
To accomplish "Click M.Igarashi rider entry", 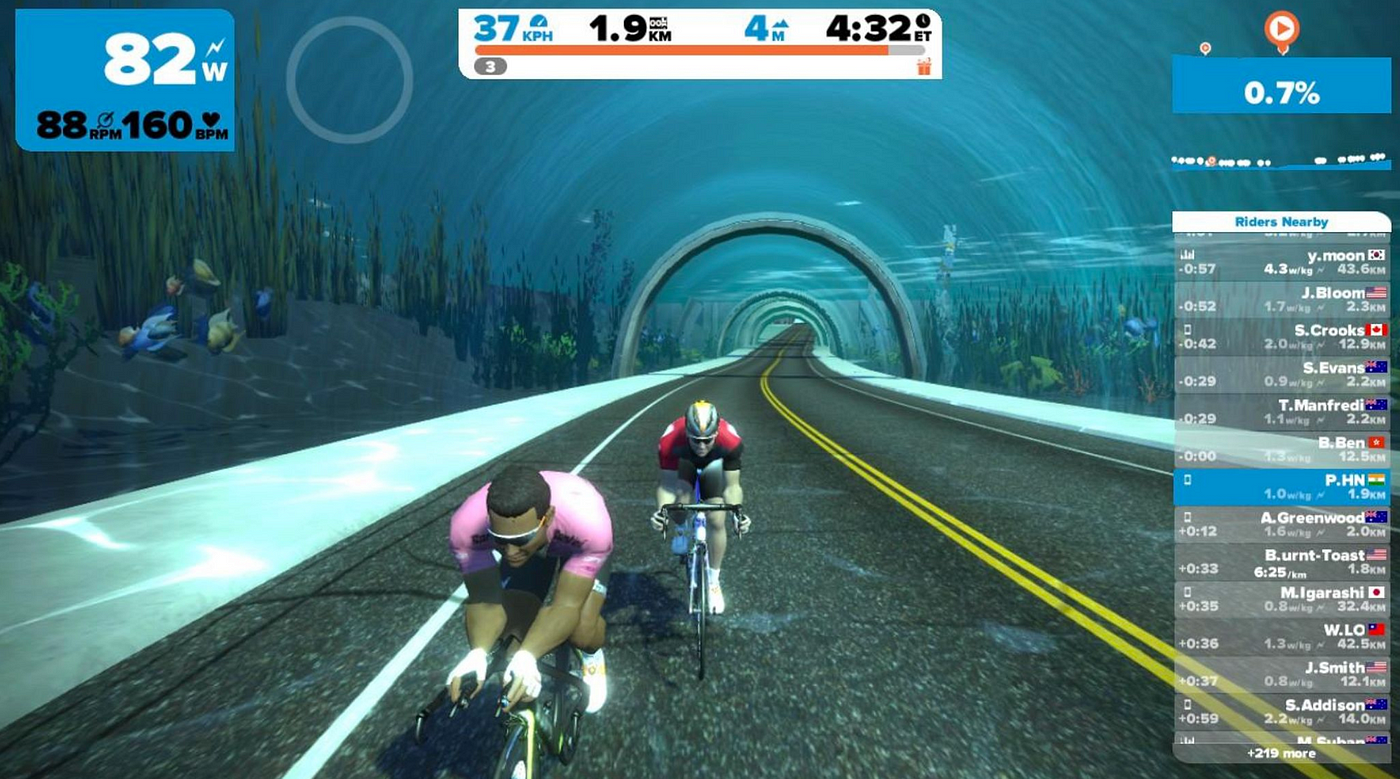I will point(1281,599).
